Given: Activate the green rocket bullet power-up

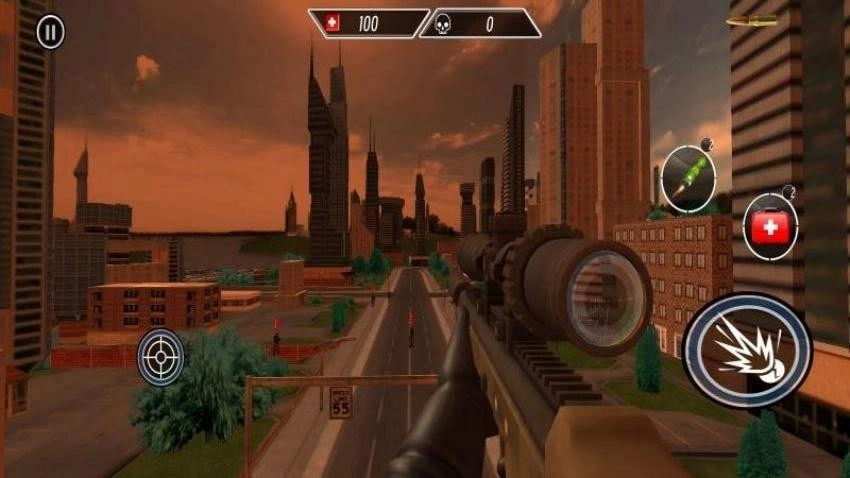Looking at the screenshot, I should (688, 178).
